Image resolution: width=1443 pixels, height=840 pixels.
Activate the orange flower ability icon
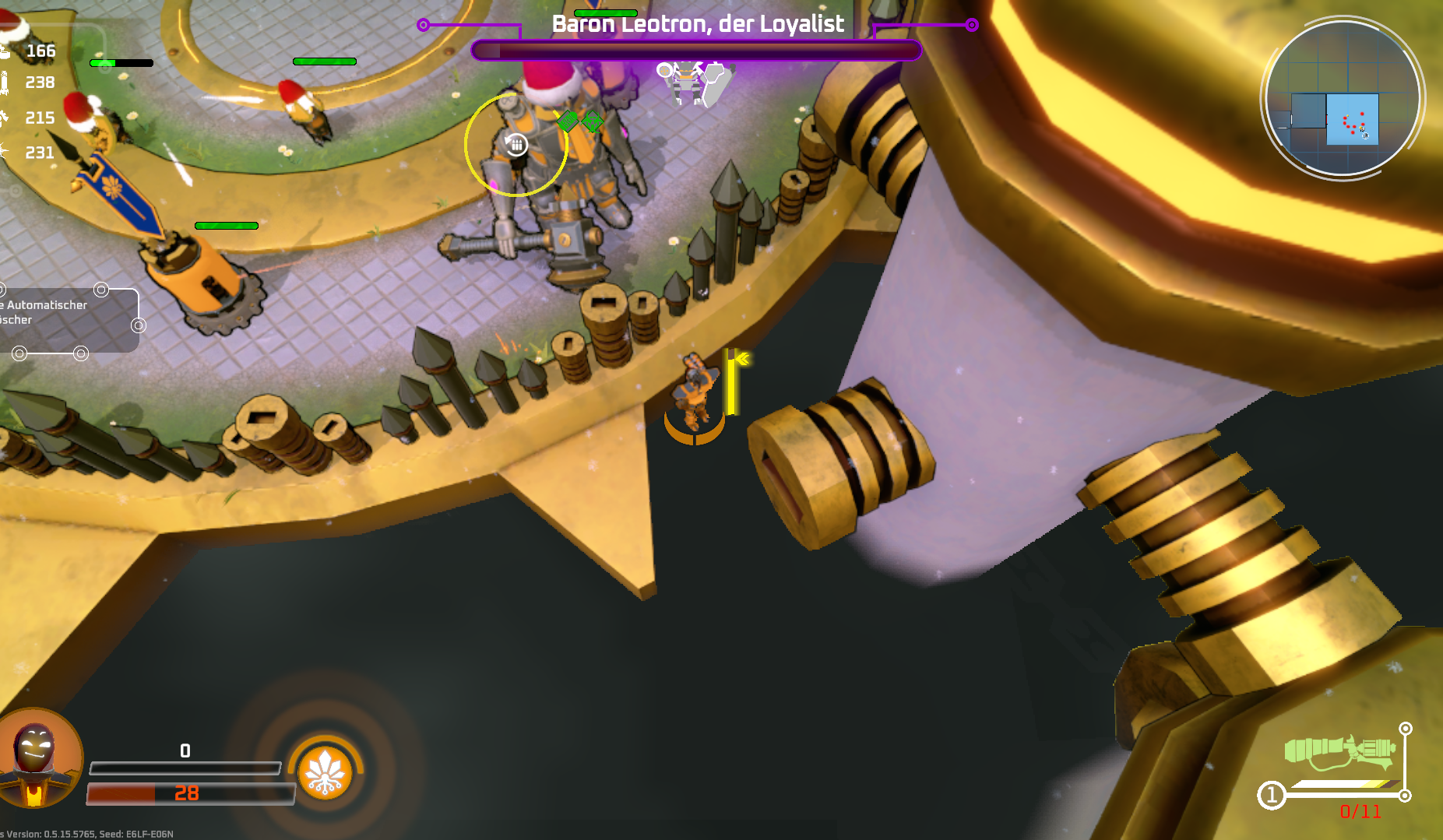[x=326, y=773]
